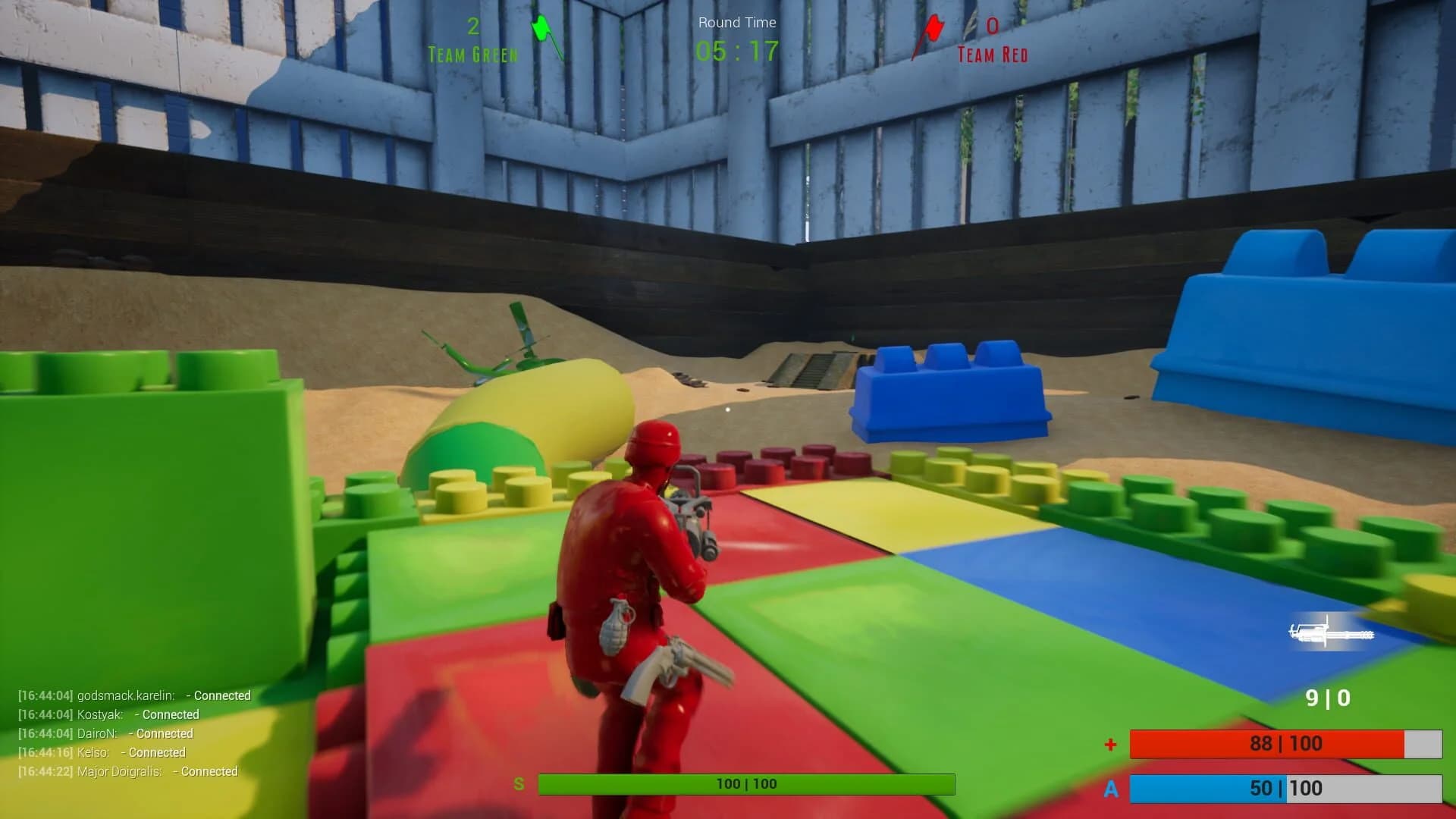Toggle the Team Green score counter

pyautogui.click(x=472, y=25)
